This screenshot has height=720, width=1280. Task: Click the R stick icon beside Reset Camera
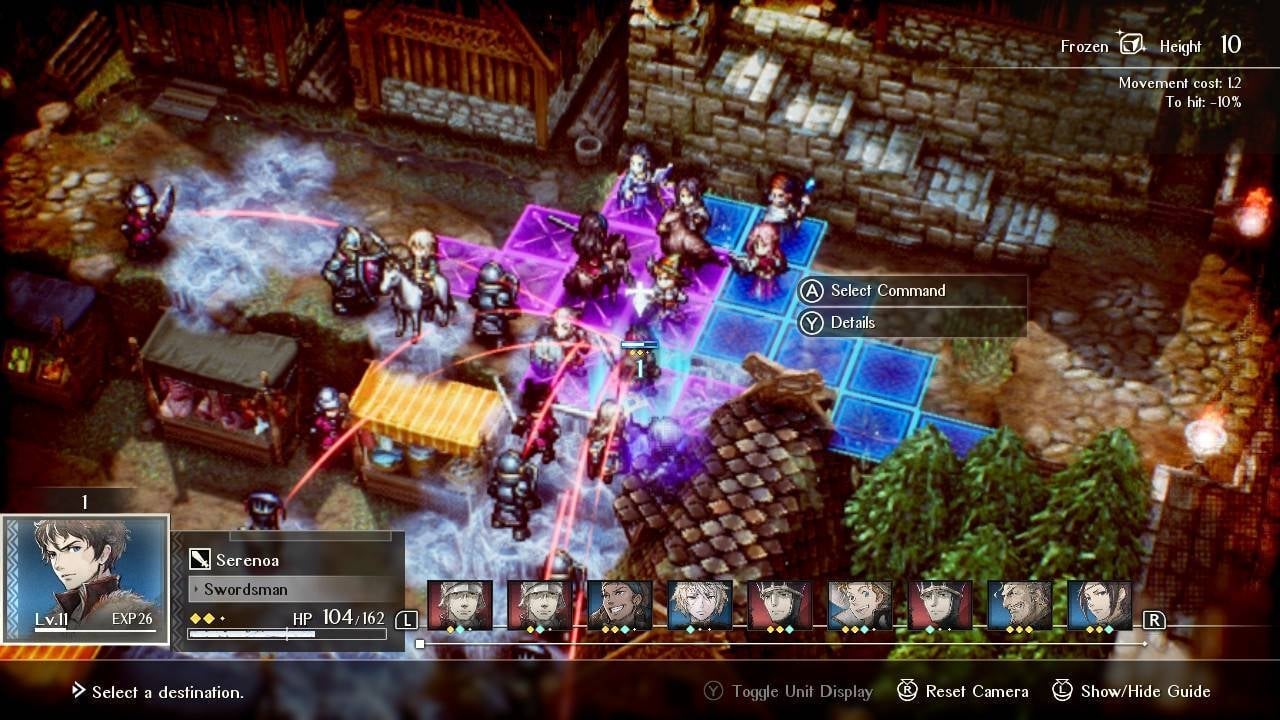pos(908,691)
